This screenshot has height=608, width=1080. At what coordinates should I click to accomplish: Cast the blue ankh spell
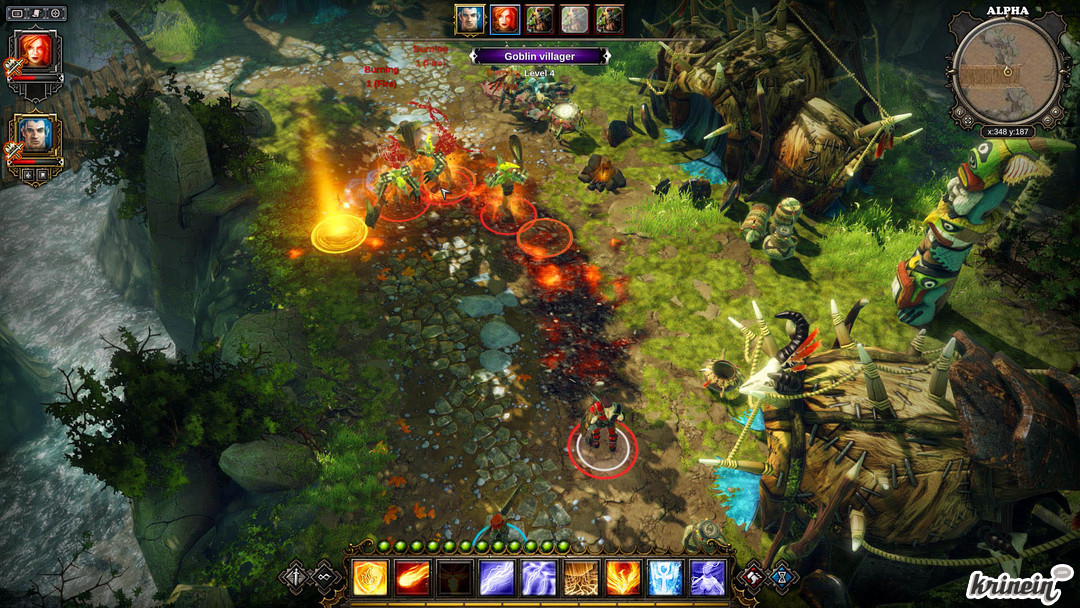[665, 577]
